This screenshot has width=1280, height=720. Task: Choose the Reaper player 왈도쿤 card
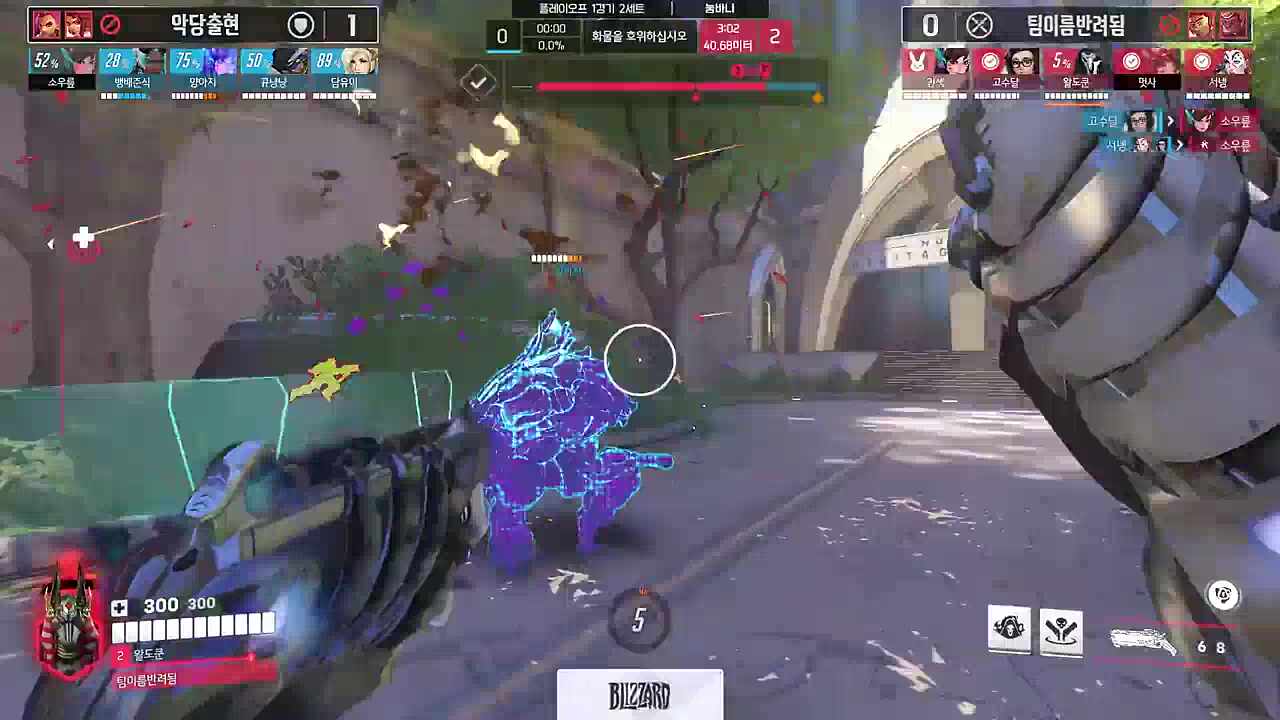coord(1076,70)
